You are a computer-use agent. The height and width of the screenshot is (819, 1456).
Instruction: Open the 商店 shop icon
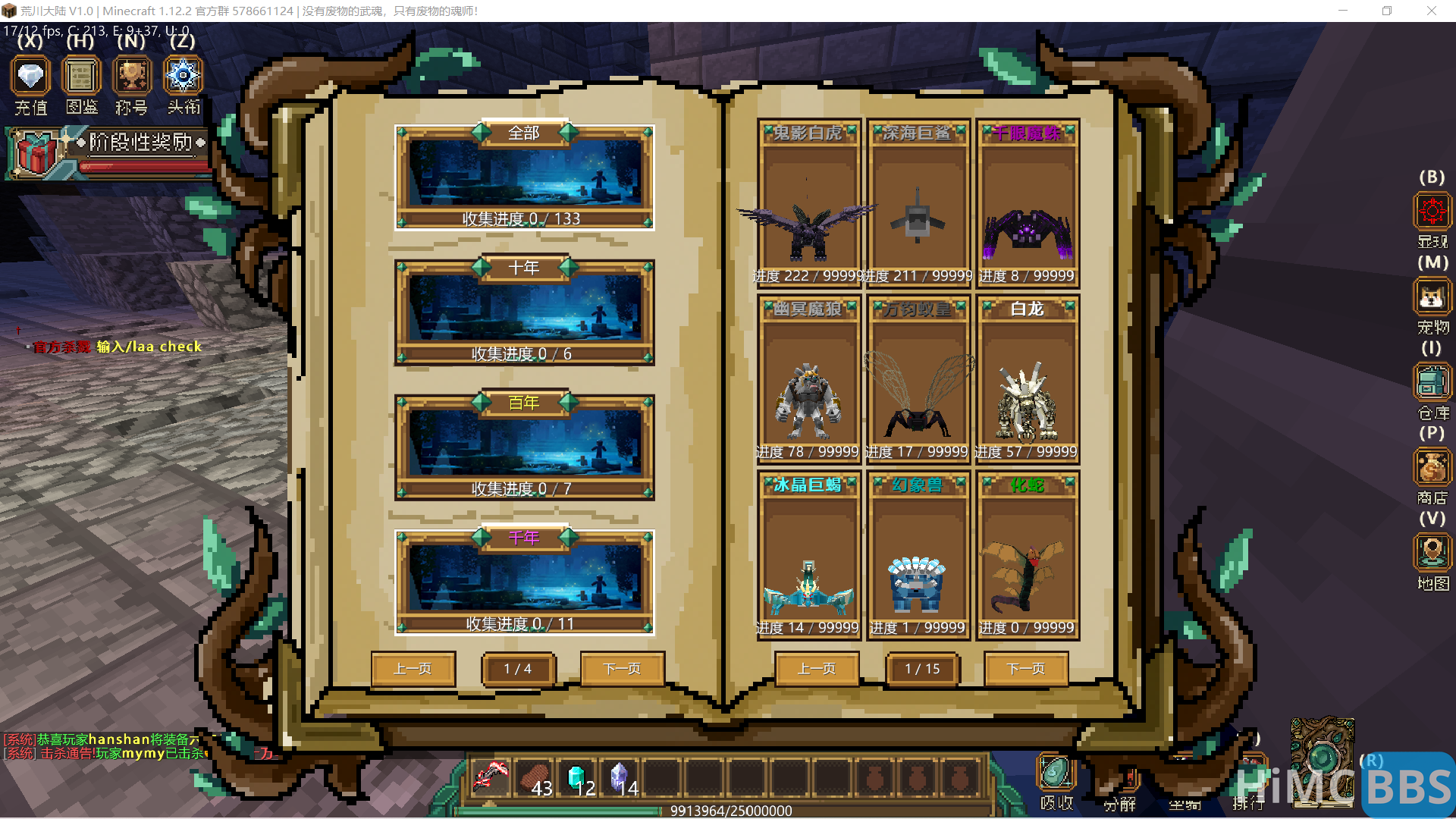click(1432, 468)
